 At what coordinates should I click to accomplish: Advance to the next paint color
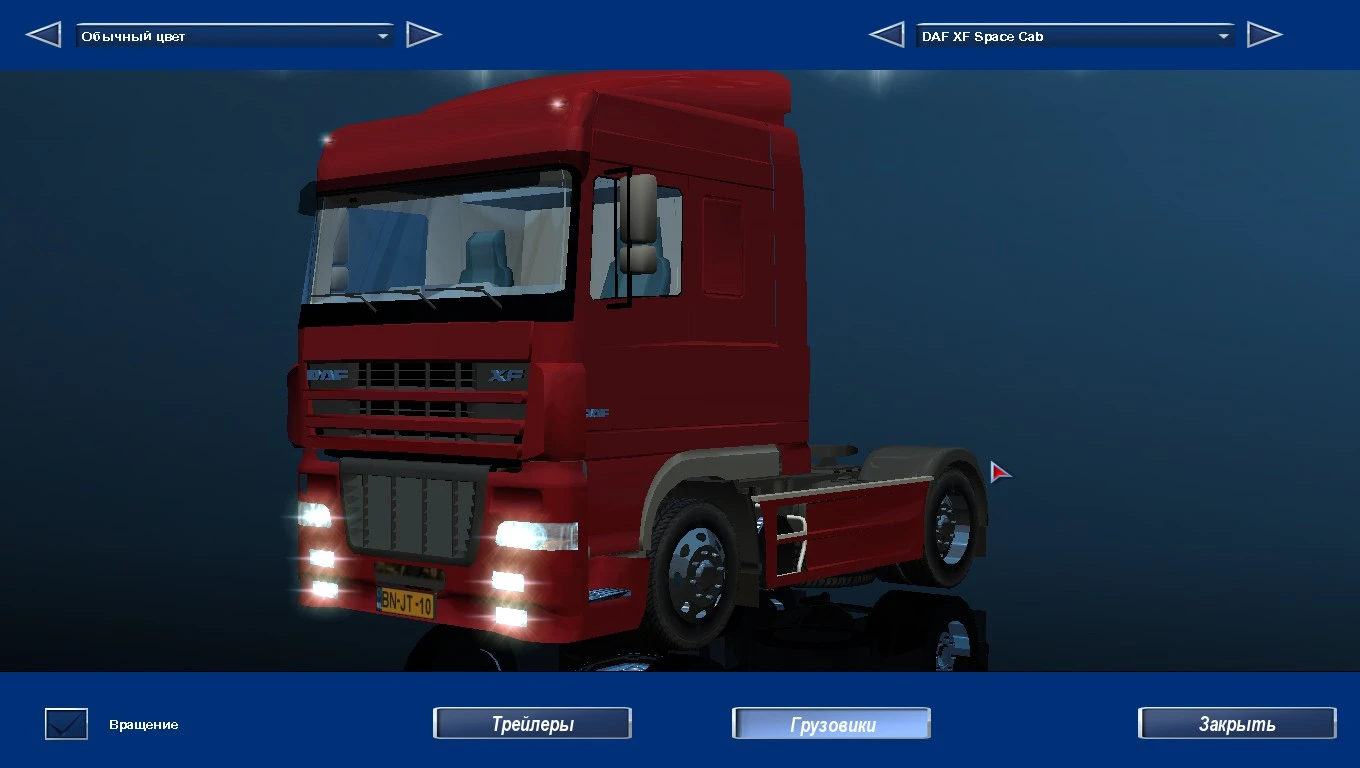tap(424, 33)
